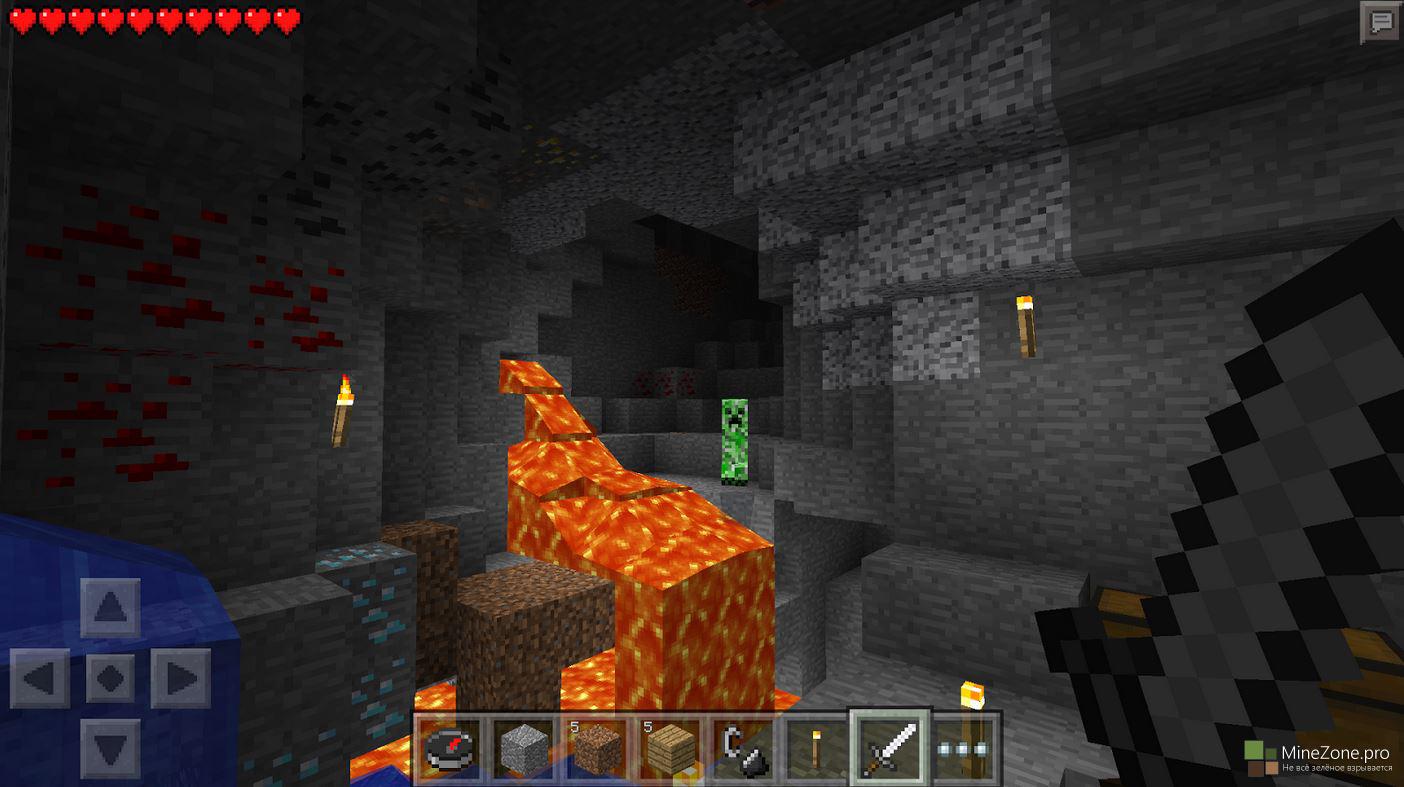The height and width of the screenshot is (787, 1404).
Task: Choose the dirt block stack
Action: pyautogui.click(x=598, y=747)
